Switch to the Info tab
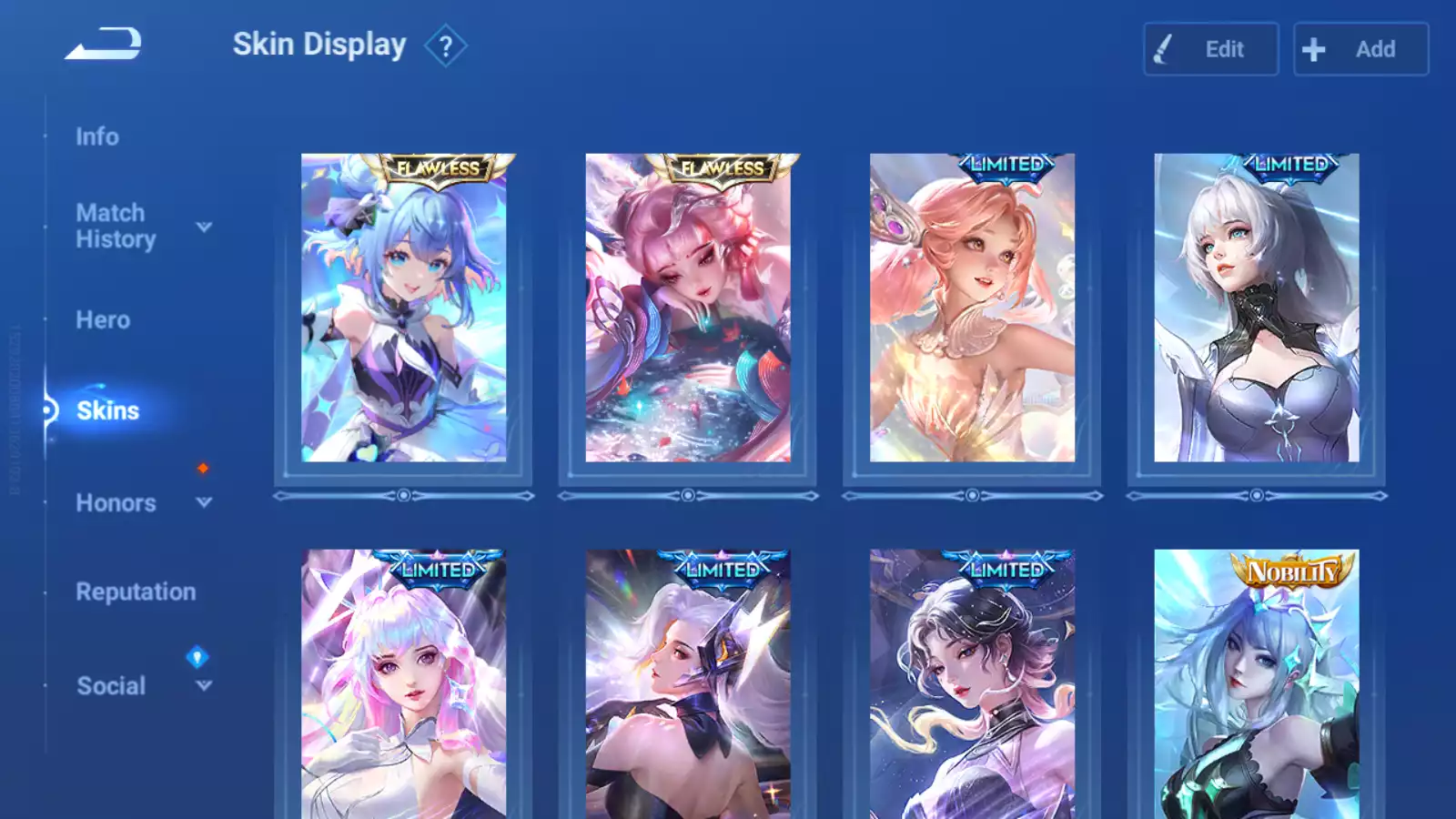This screenshot has width=1456, height=819. point(97,136)
